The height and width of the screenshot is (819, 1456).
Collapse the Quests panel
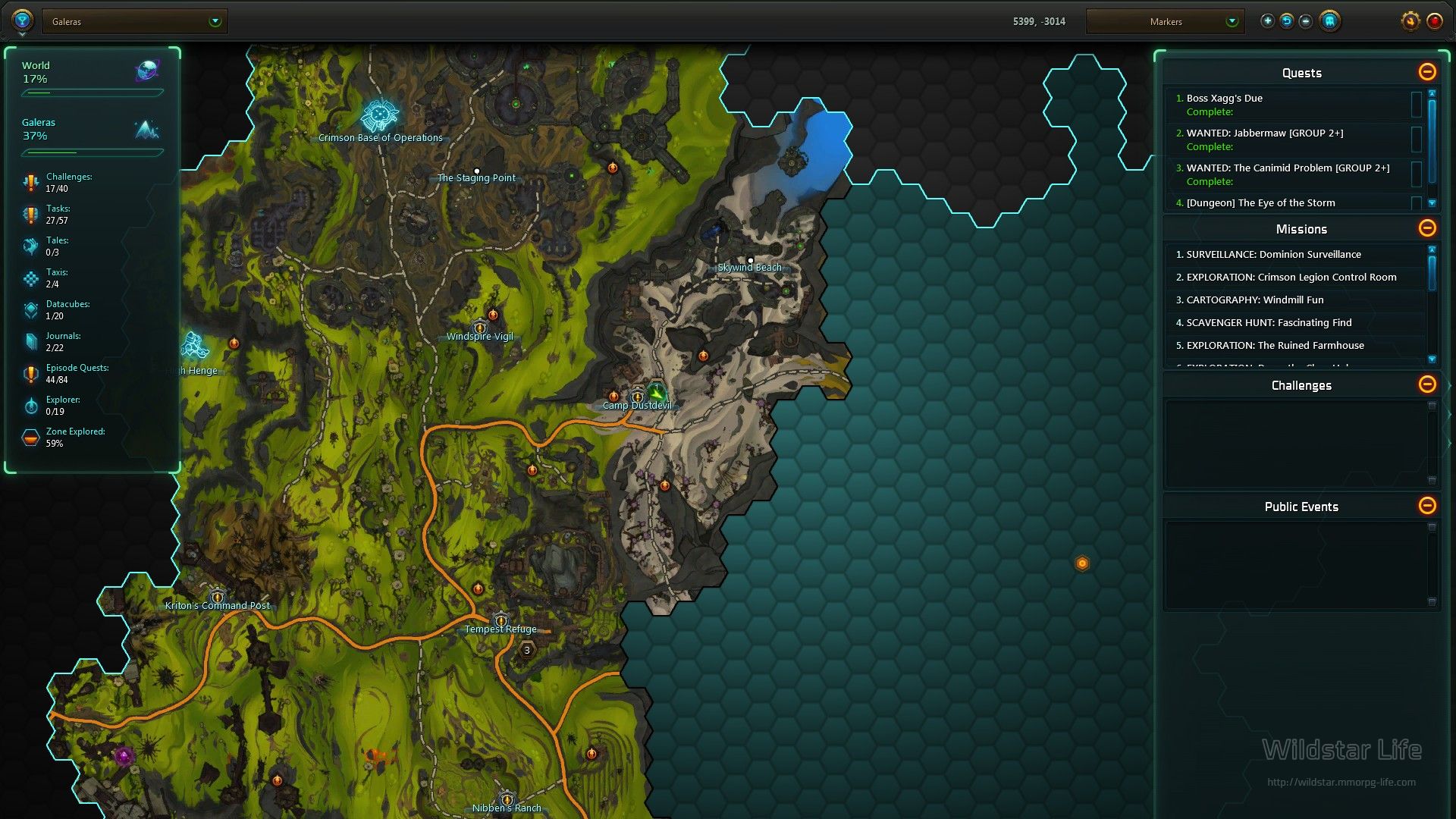[x=1426, y=72]
